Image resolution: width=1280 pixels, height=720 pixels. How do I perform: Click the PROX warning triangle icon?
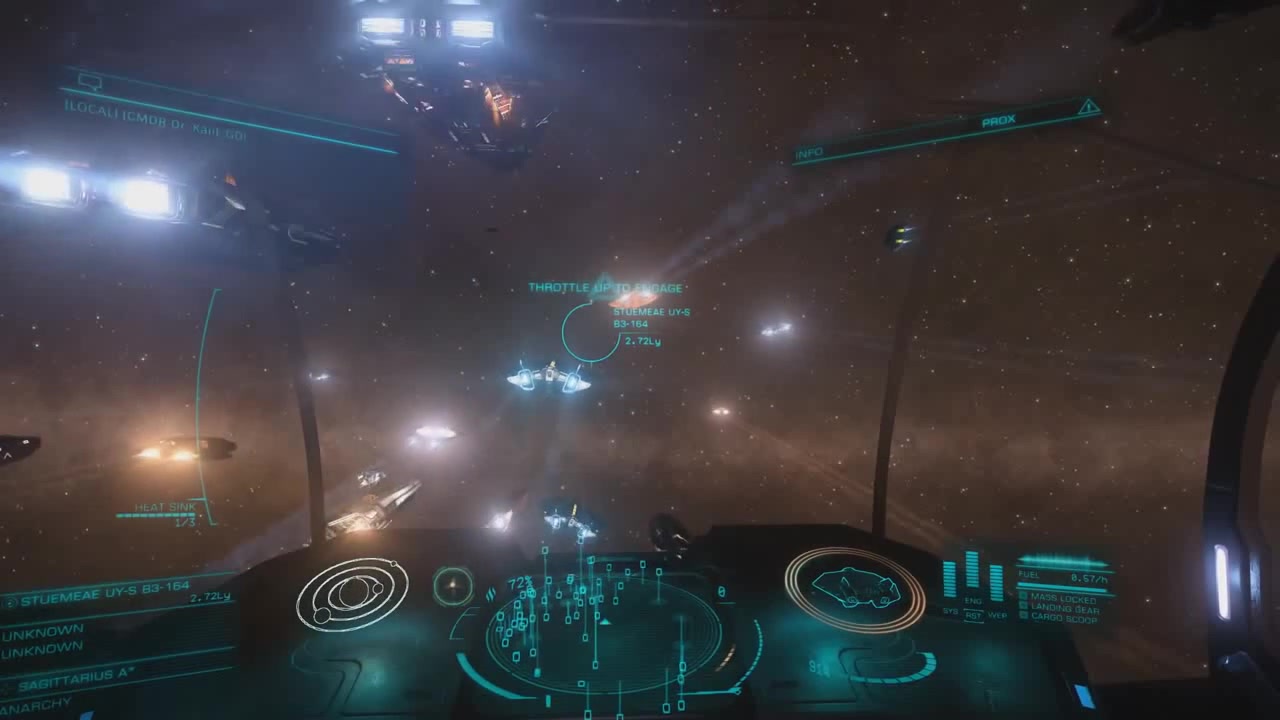1089,107
